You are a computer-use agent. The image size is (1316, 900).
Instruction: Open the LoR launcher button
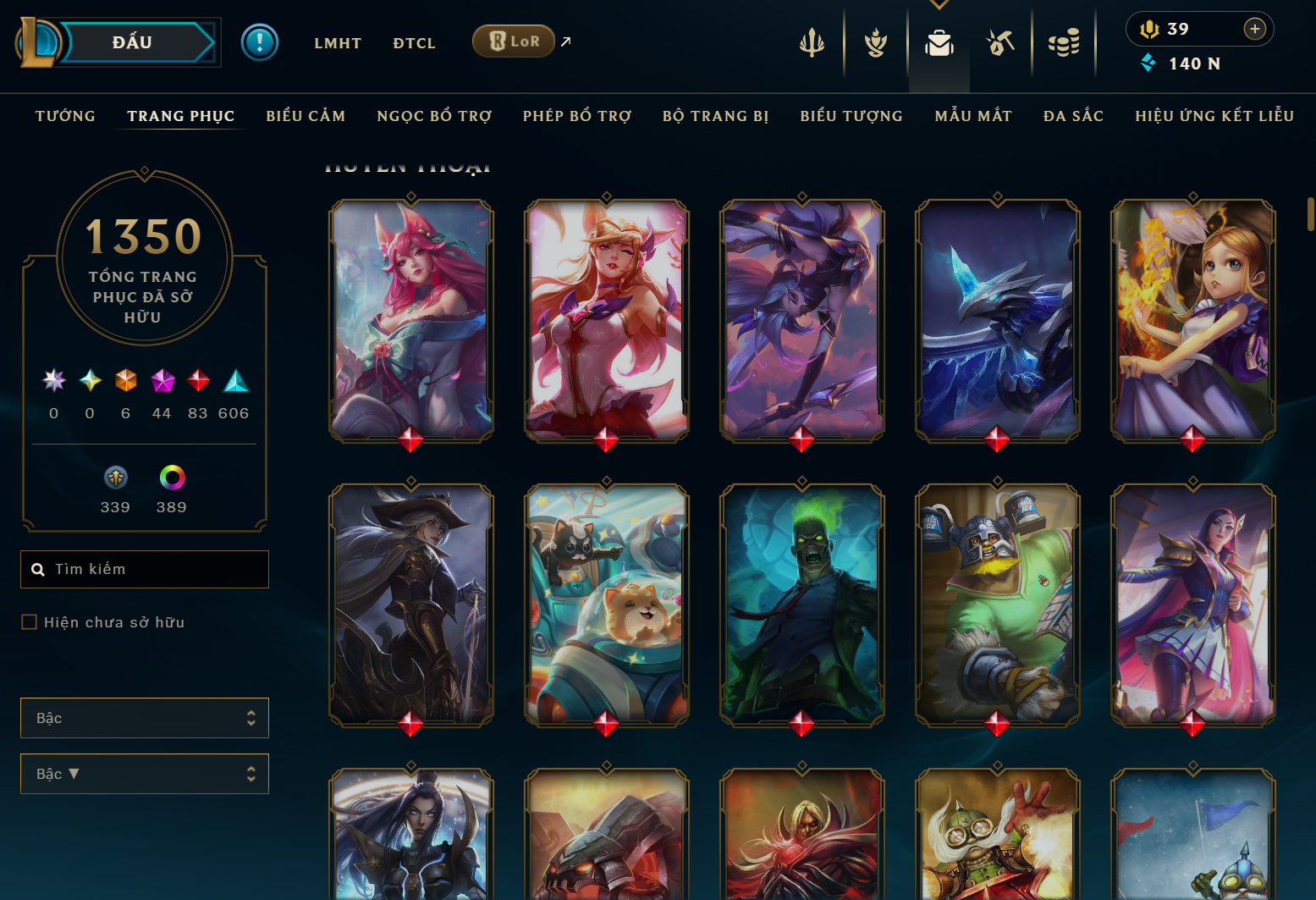514,40
